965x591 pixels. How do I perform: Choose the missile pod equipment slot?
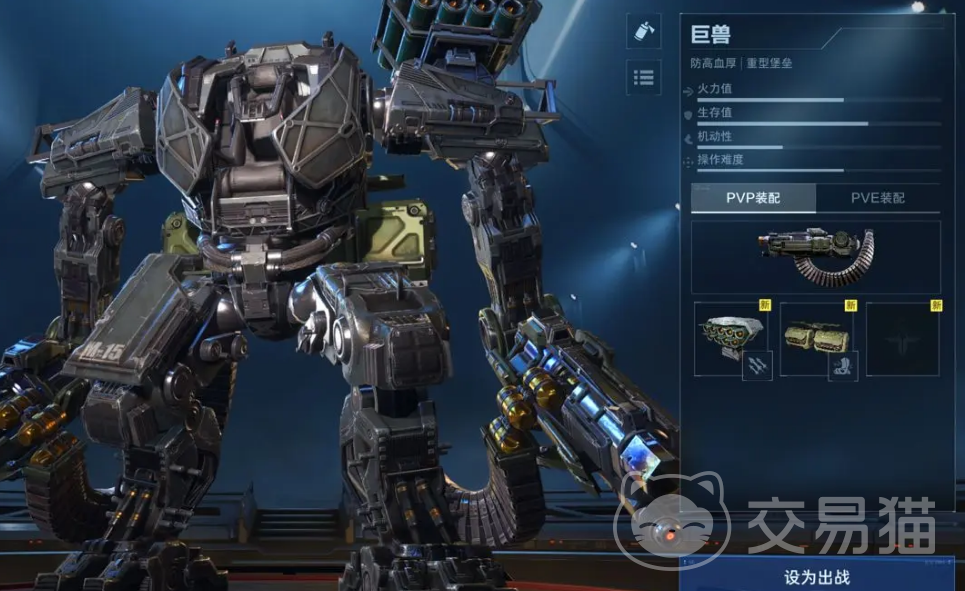(730, 339)
